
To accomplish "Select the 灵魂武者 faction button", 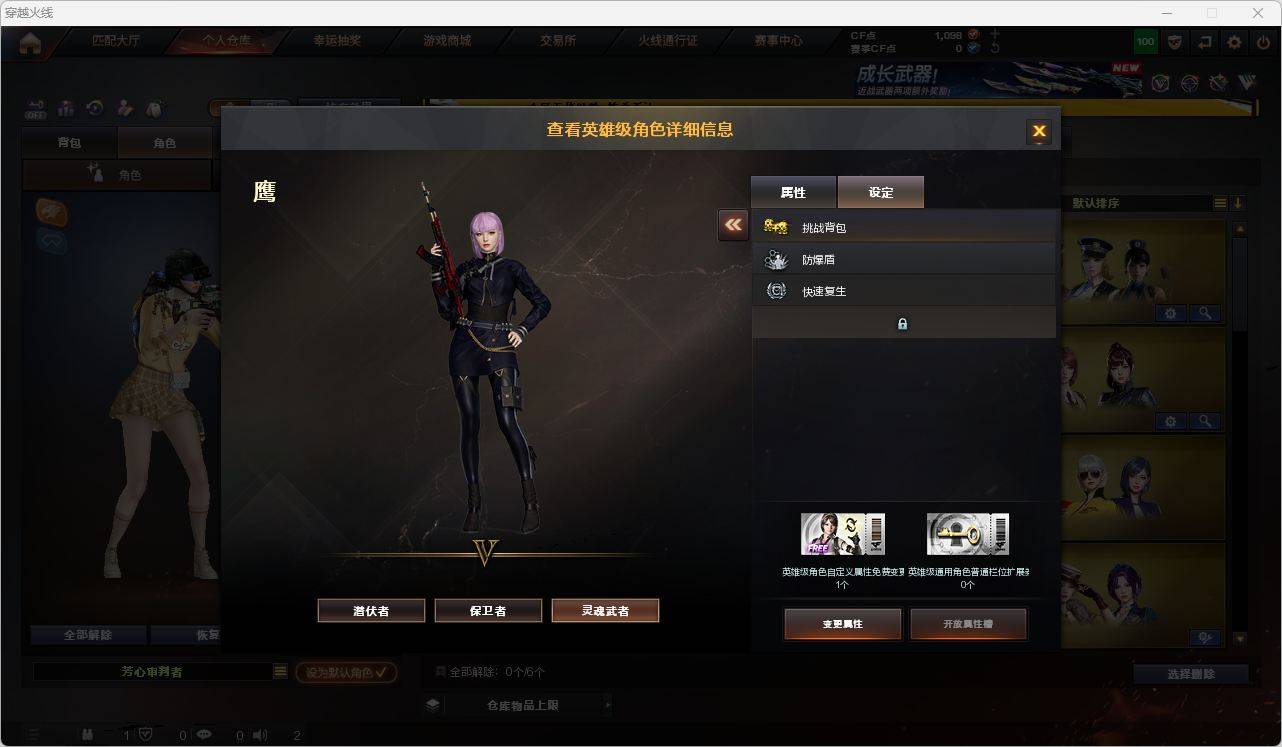I will [605, 610].
